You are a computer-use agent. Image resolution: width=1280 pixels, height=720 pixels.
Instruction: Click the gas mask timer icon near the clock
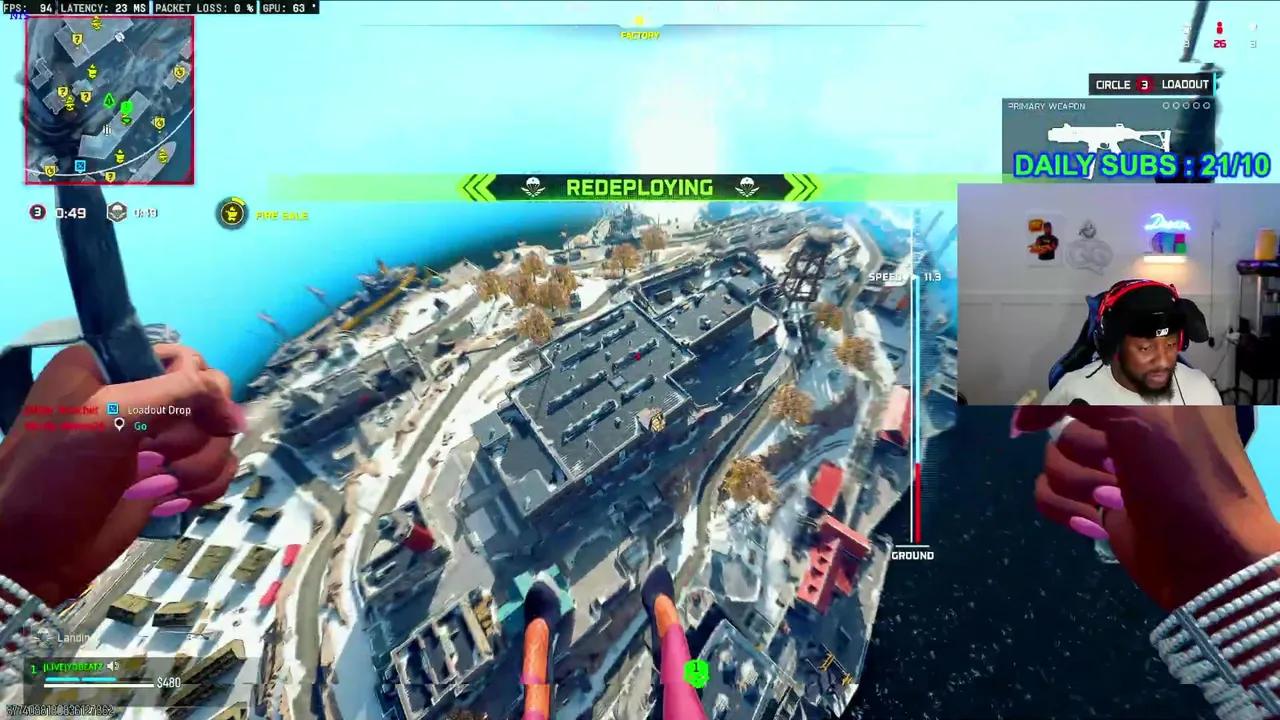[x=117, y=212]
